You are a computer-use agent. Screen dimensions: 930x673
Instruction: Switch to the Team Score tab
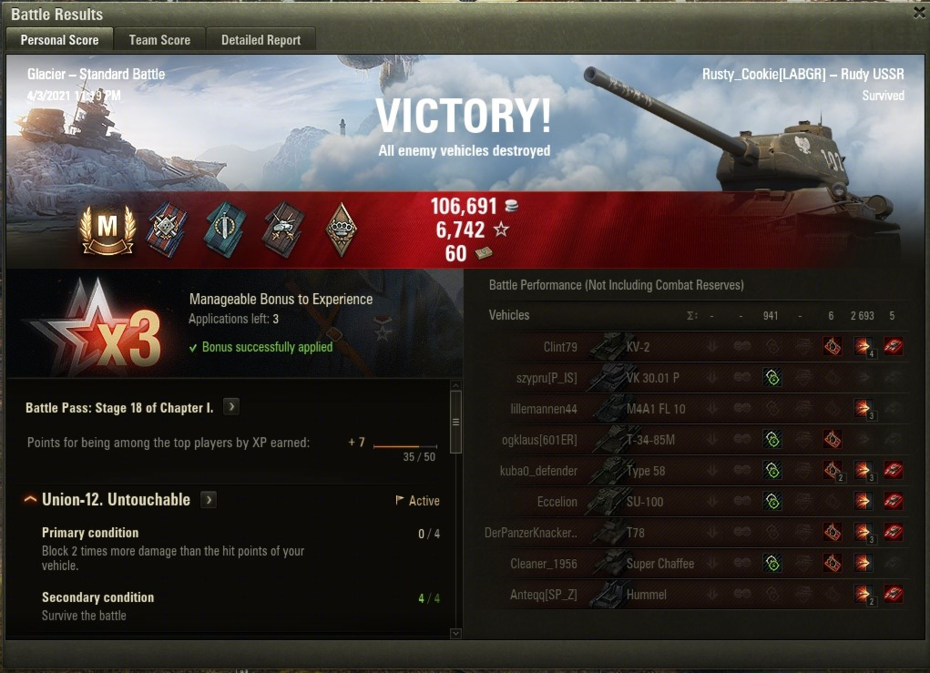pos(159,40)
